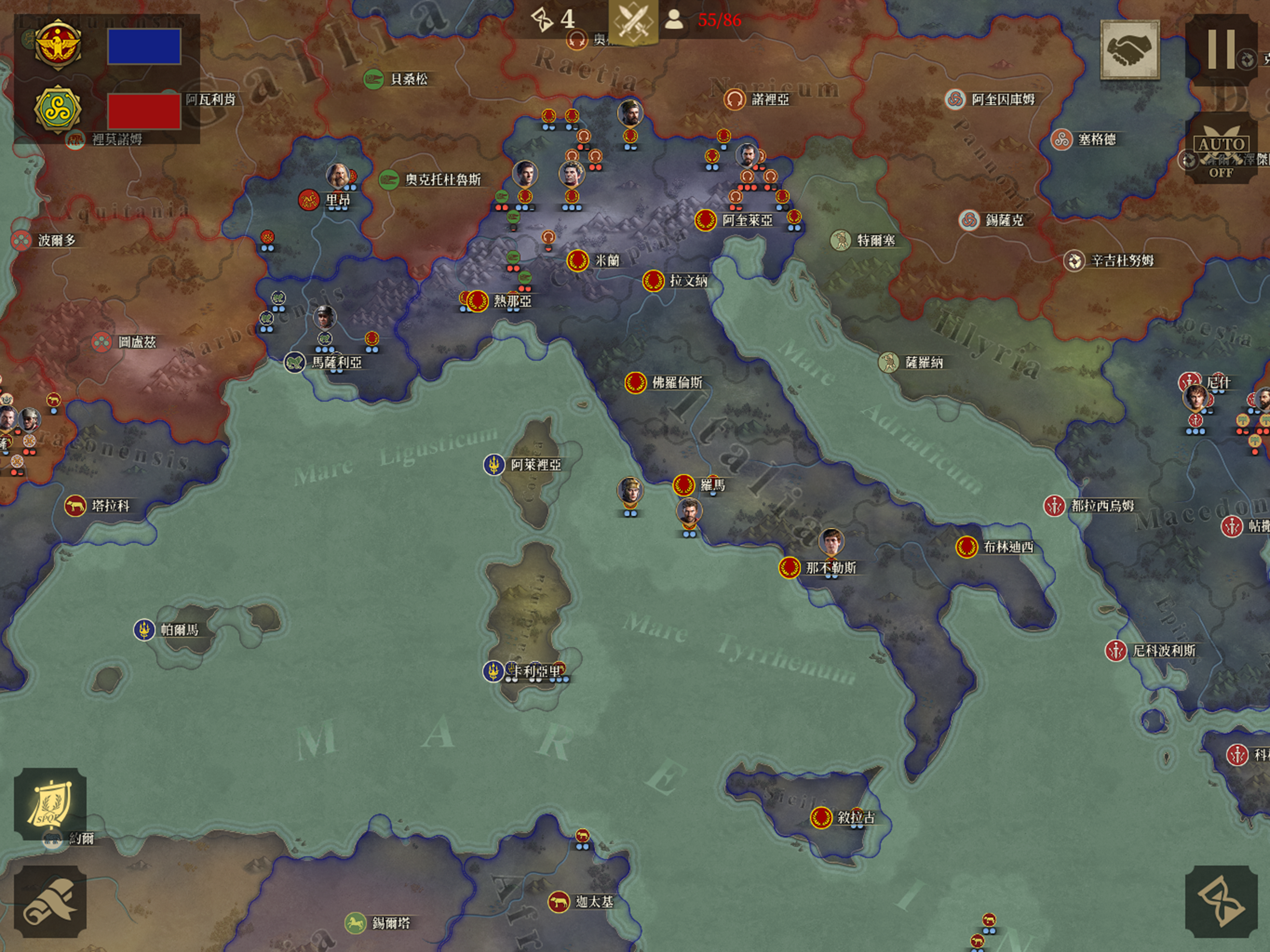This screenshot has width=1270, height=952.
Task: Click the crossed swords battle icon
Action: pyautogui.click(x=633, y=21)
